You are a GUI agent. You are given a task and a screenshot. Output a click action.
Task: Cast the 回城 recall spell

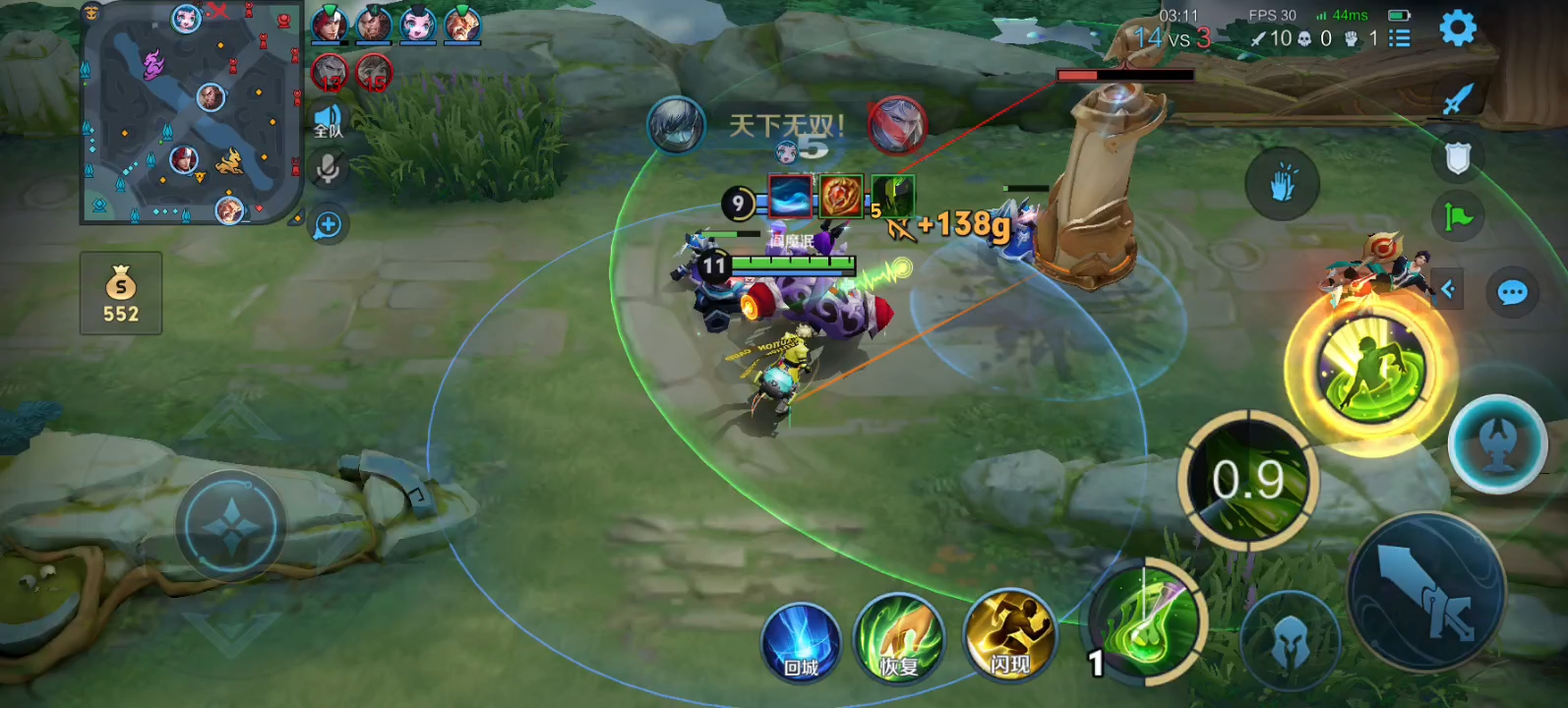(x=802, y=643)
